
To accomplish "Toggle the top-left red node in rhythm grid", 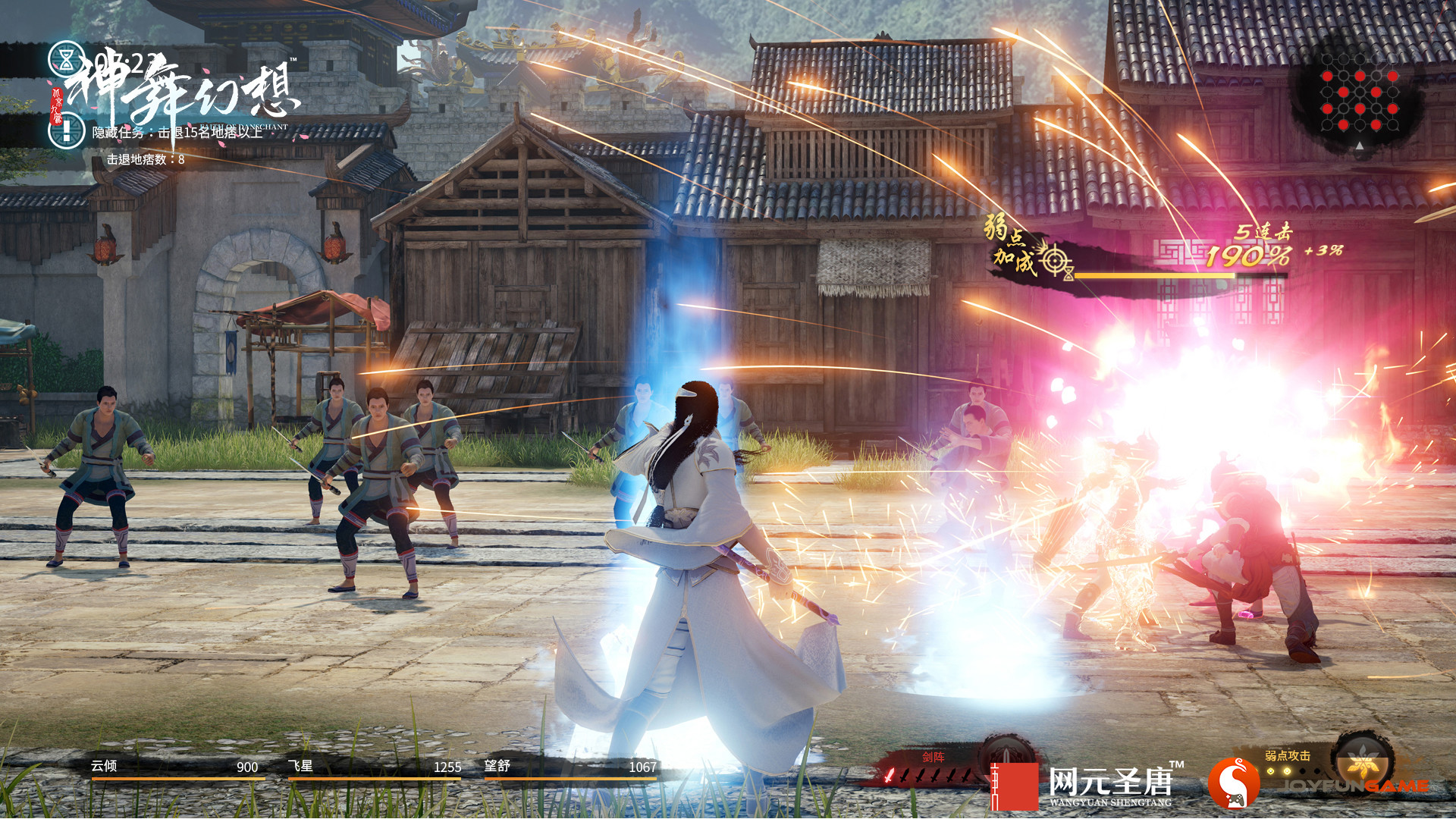I will click(1327, 76).
